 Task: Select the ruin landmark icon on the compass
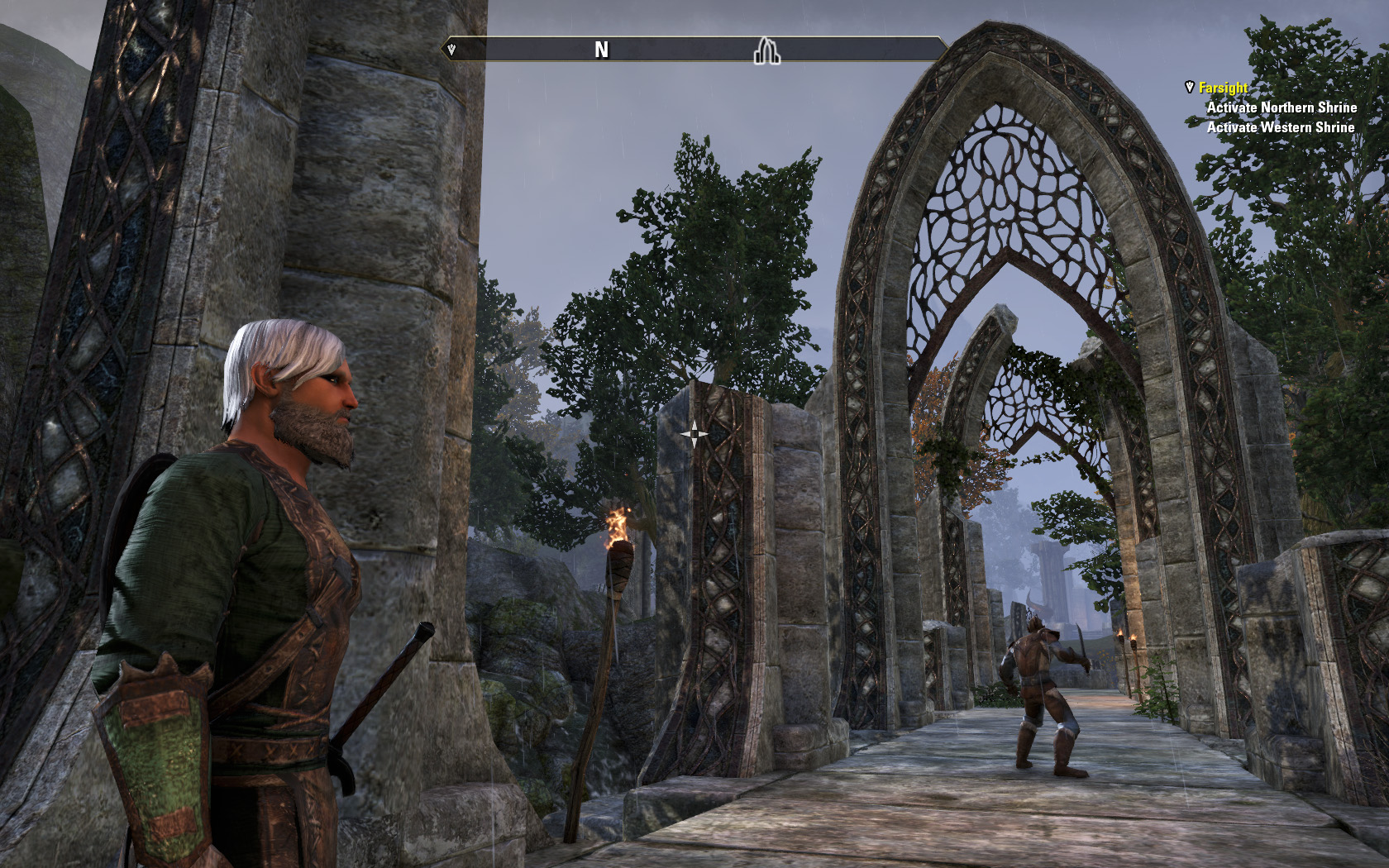coord(766,51)
